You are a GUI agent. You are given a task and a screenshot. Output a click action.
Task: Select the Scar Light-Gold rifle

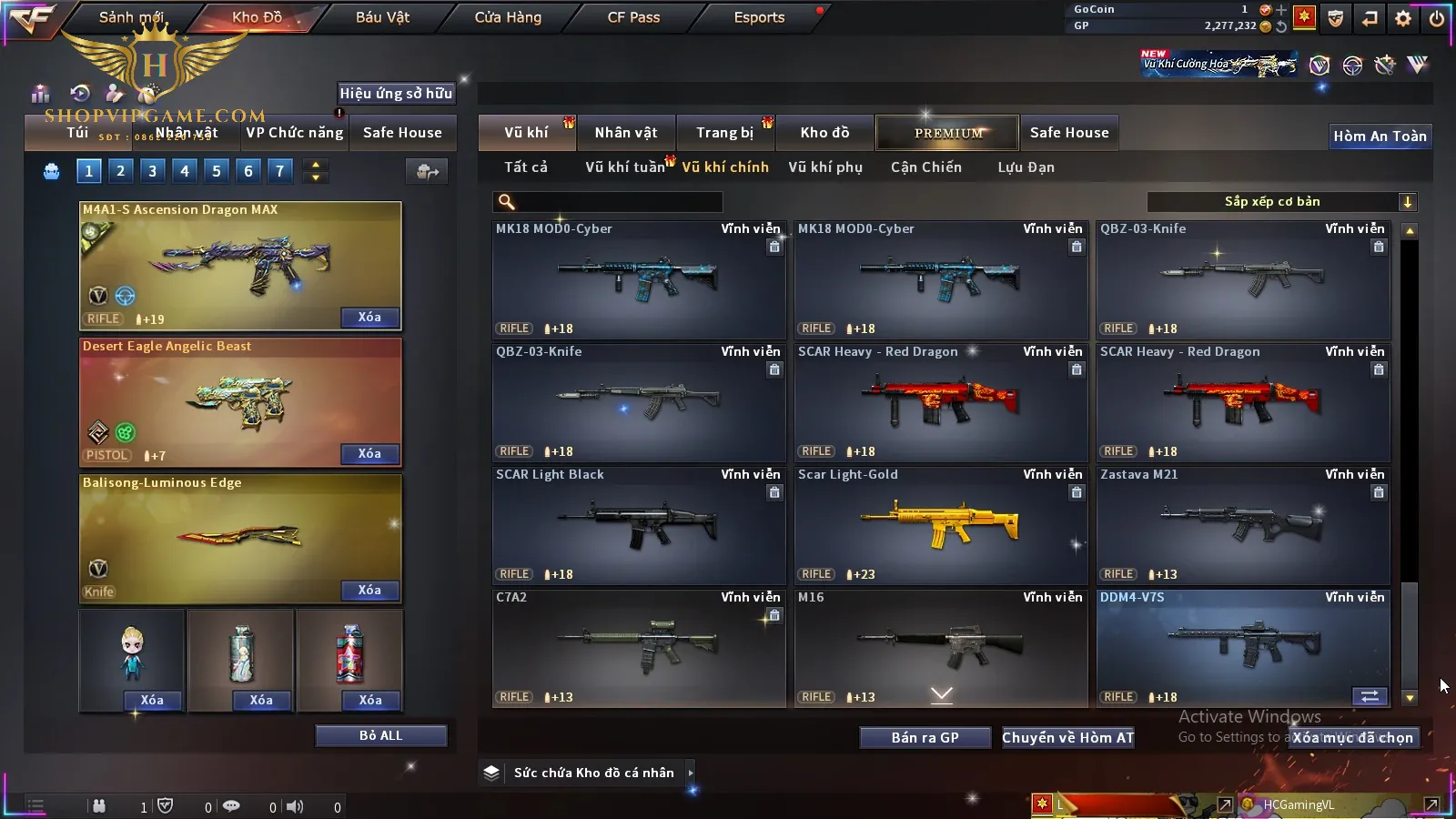tap(941, 525)
